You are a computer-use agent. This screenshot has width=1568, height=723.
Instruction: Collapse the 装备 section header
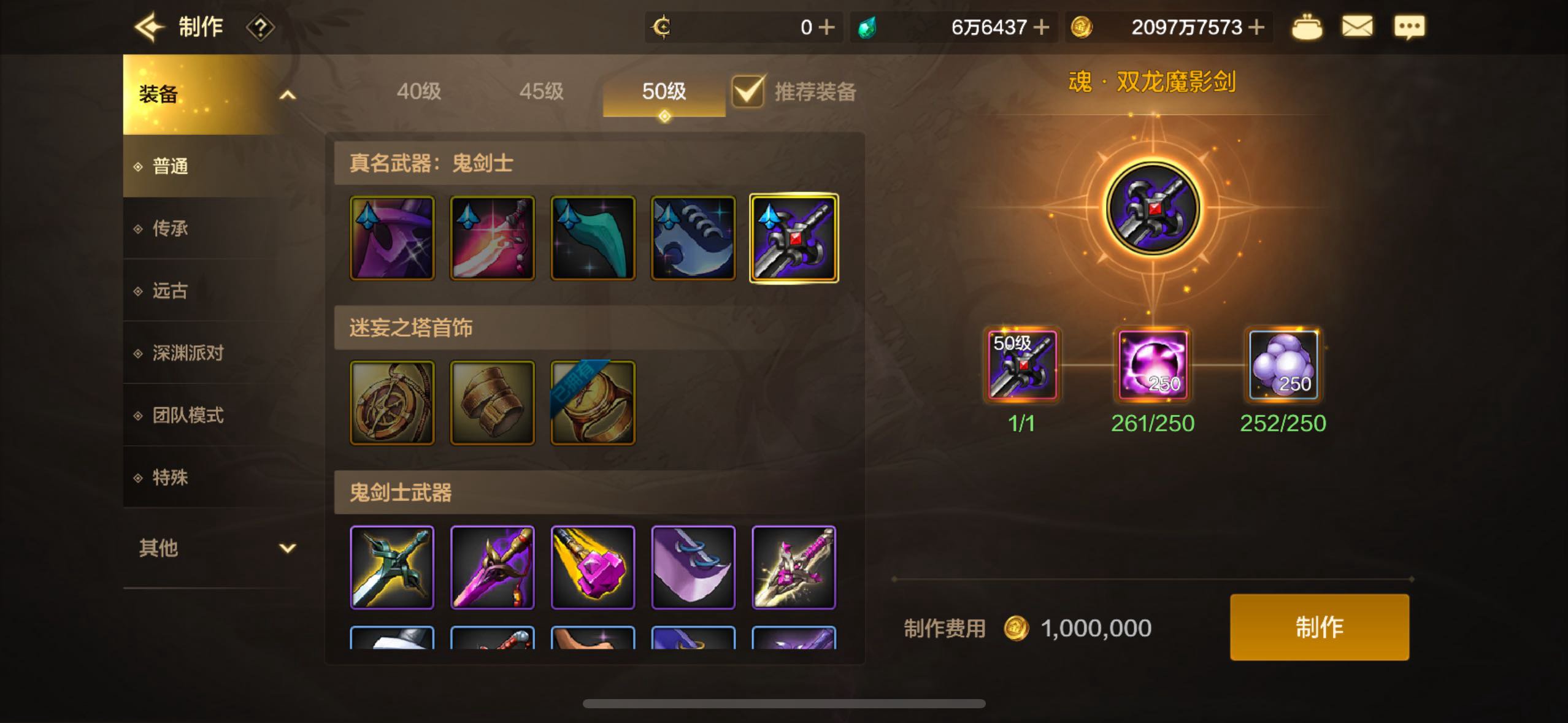pos(215,94)
